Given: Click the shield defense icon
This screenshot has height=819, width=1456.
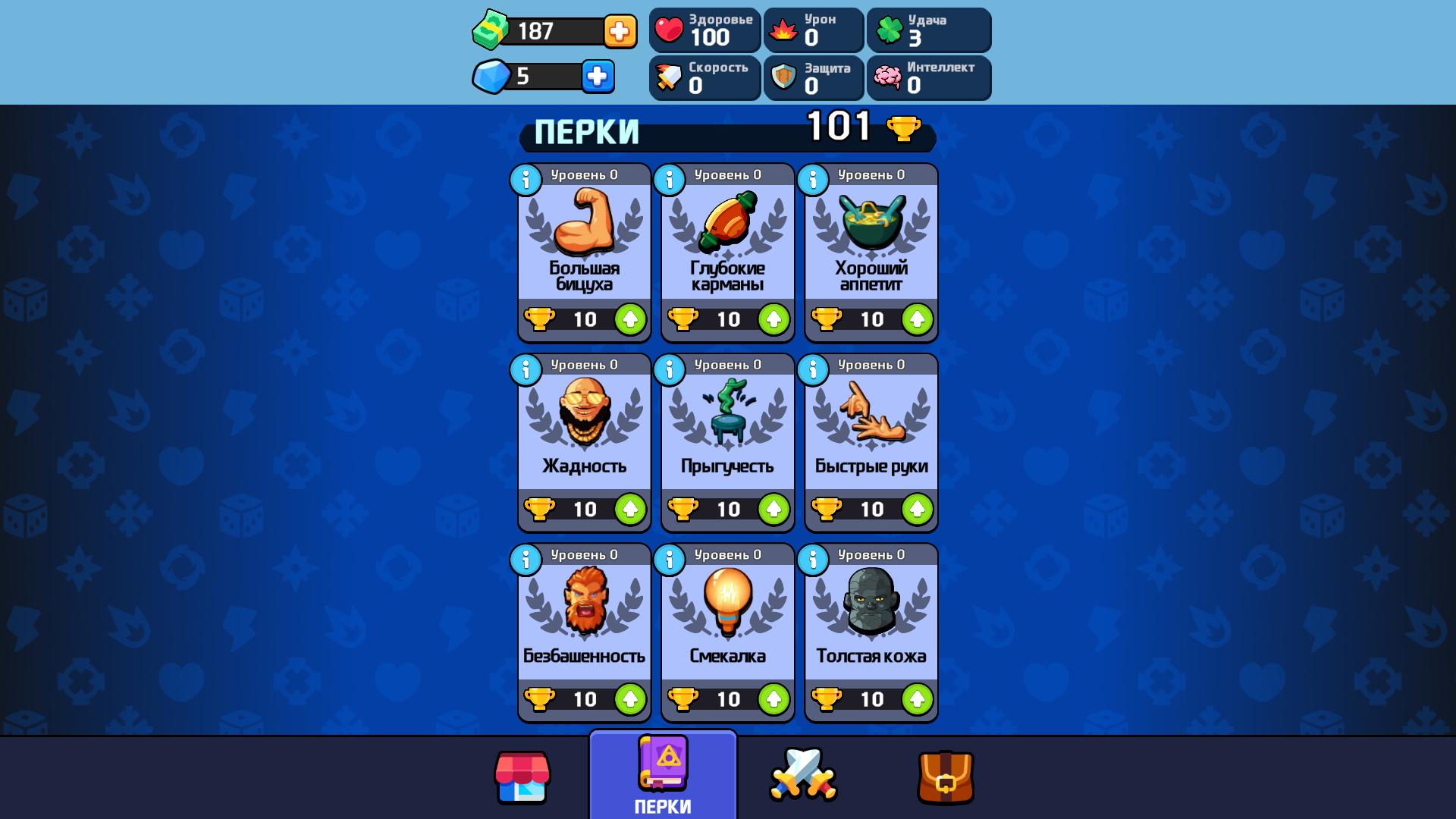Looking at the screenshot, I should [x=782, y=78].
